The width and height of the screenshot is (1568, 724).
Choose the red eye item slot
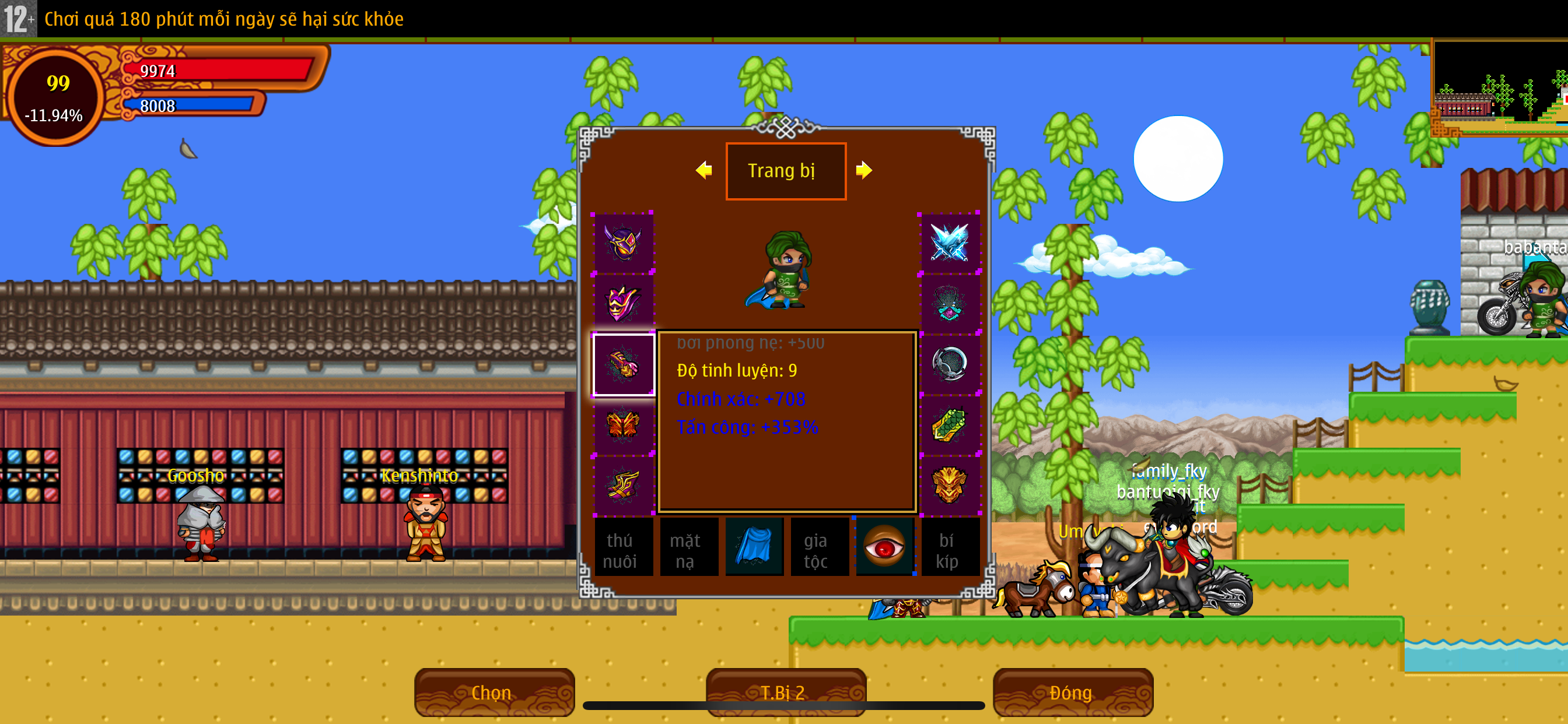pos(884,547)
